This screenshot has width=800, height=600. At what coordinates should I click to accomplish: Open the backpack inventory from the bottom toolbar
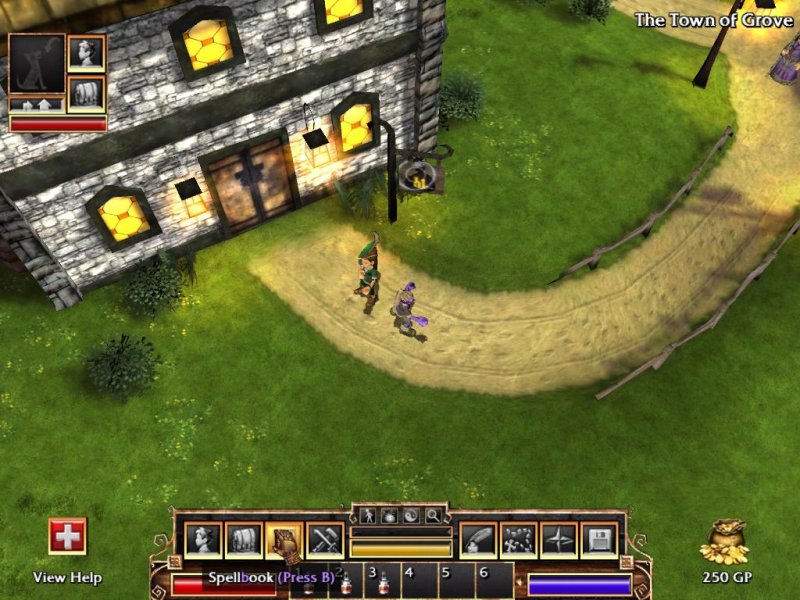pos(243,541)
